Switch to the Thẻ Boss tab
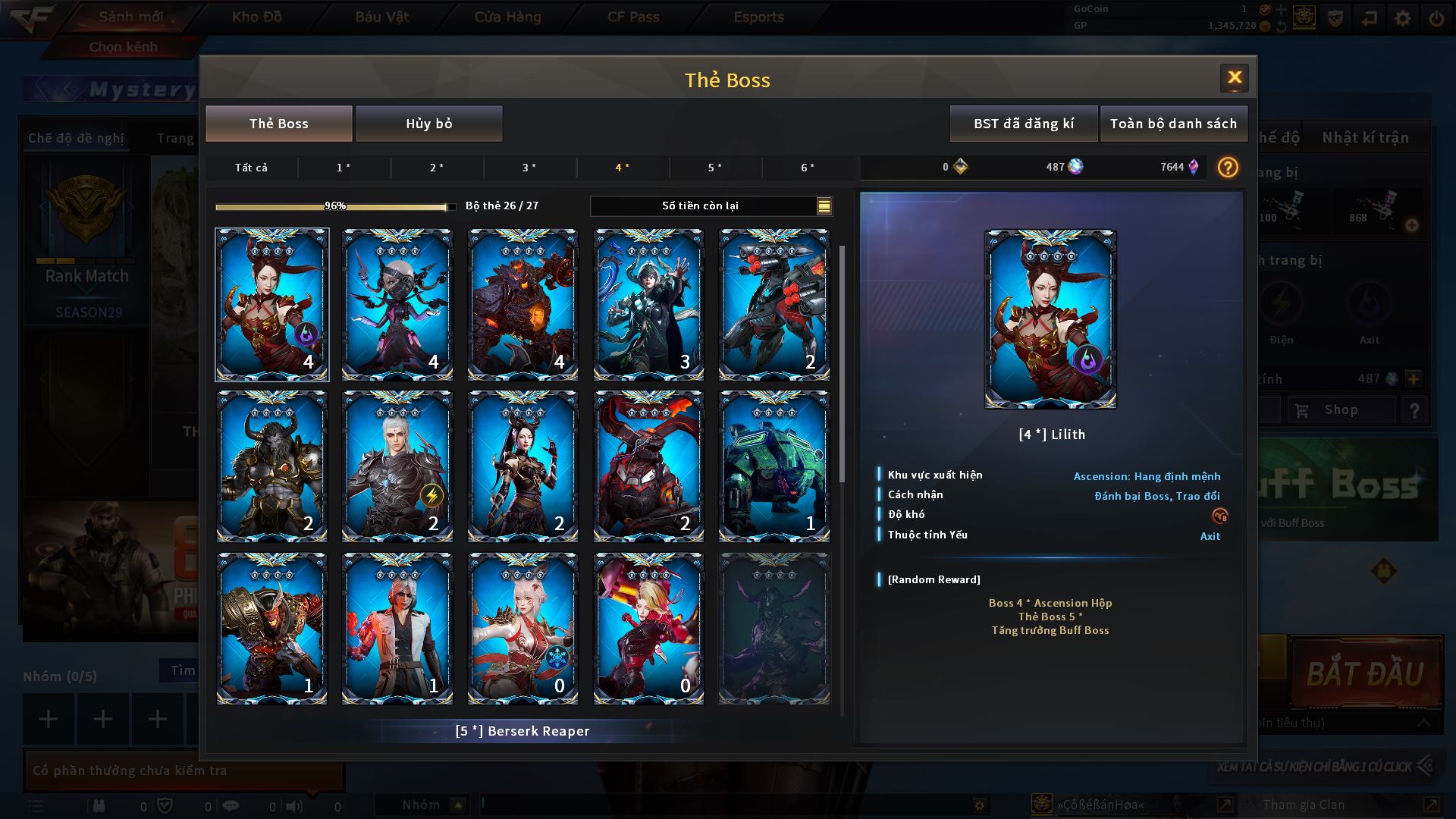Viewport: 1456px width, 819px height. tap(278, 124)
